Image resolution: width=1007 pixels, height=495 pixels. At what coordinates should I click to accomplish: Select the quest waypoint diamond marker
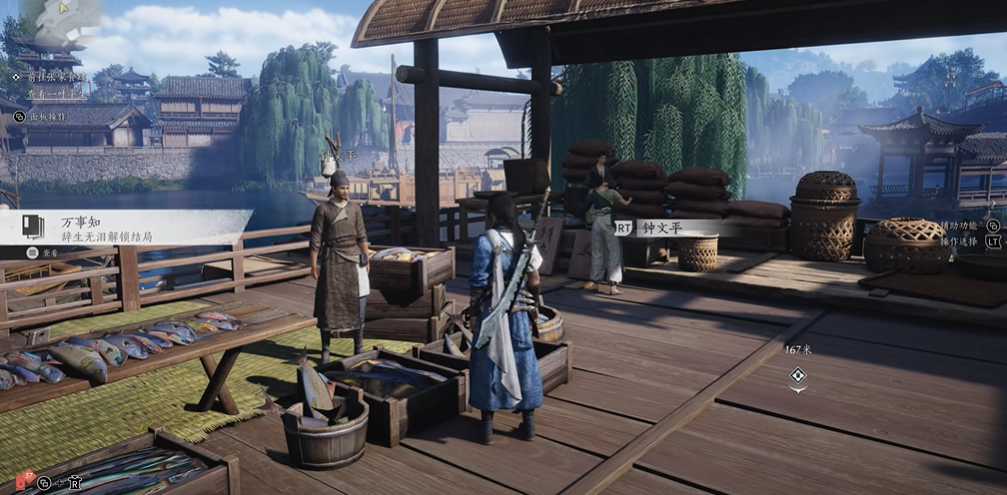click(798, 375)
